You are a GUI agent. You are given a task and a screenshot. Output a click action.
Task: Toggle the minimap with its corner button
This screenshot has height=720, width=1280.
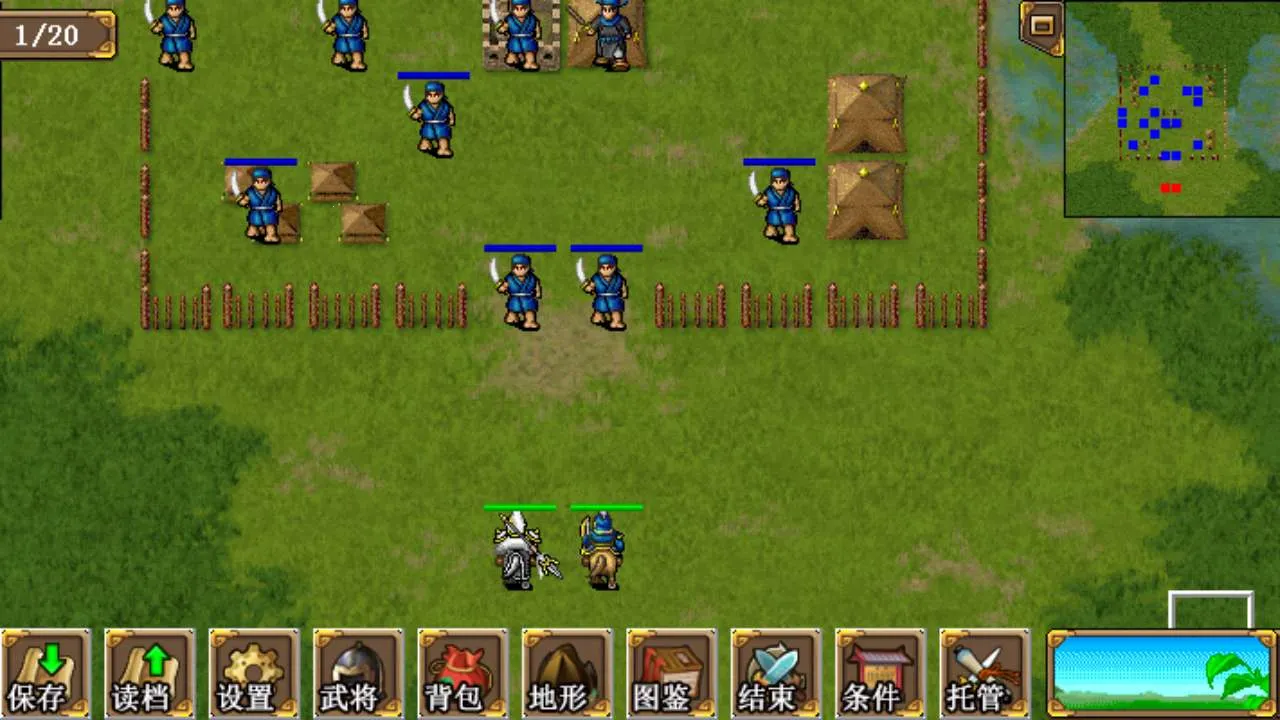pos(1042,26)
